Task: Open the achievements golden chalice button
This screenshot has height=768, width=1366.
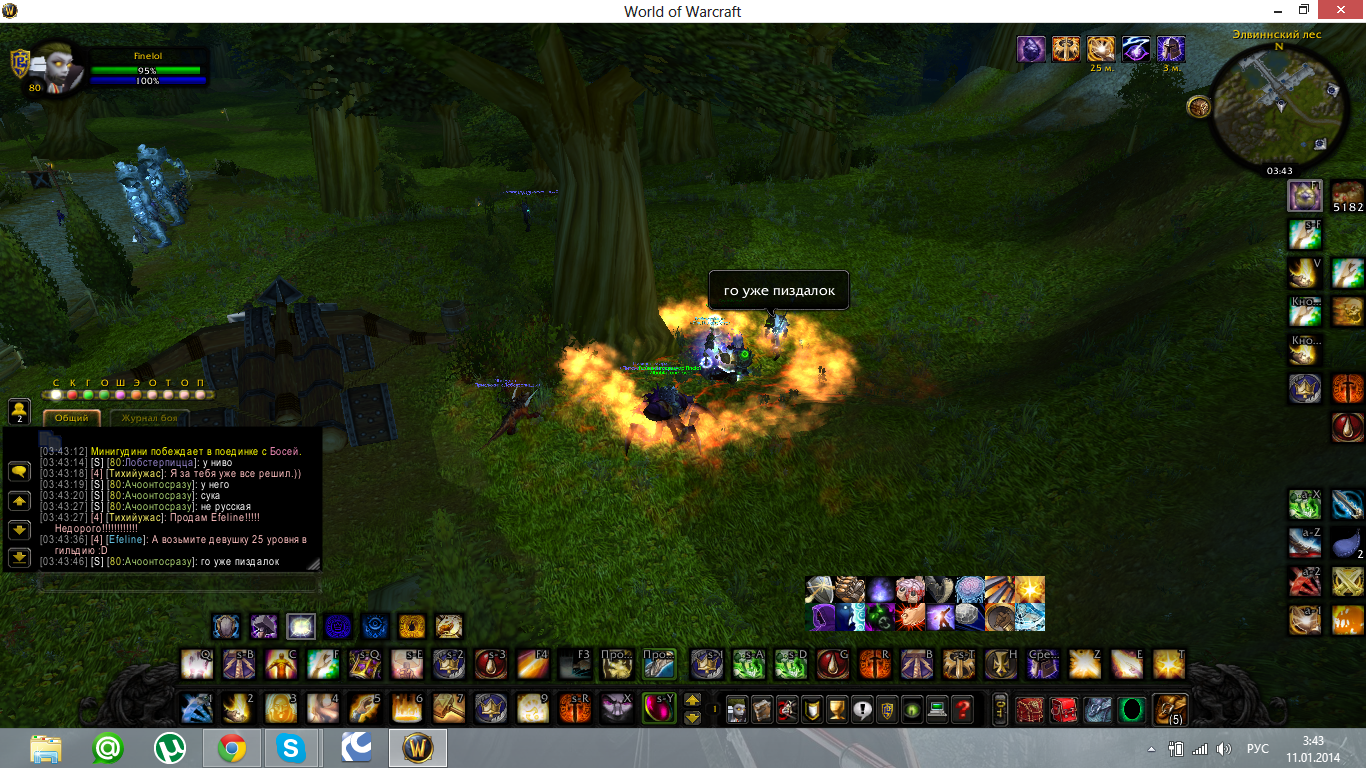Action: click(x=836, y=709)
